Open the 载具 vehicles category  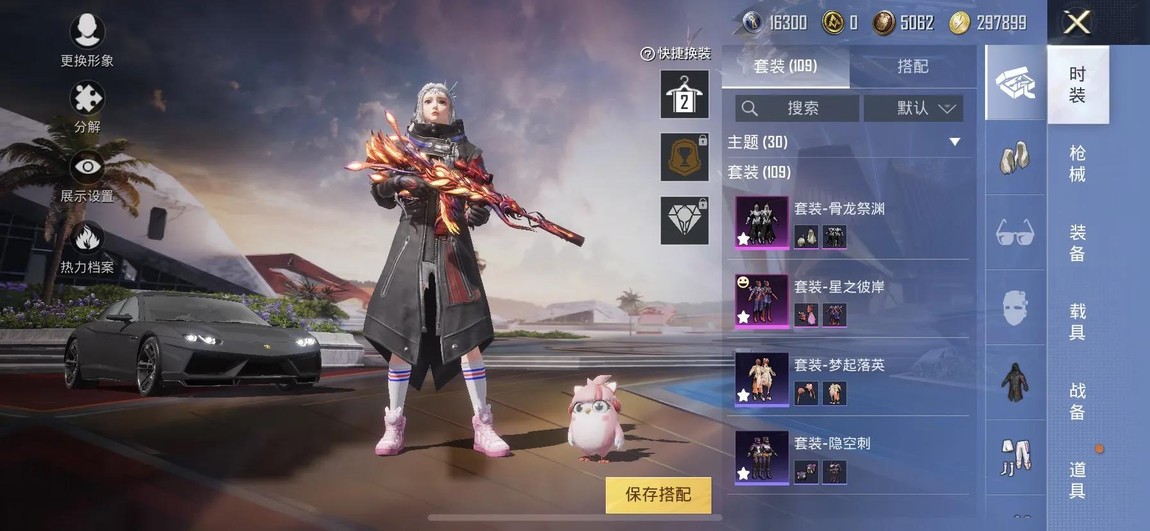pos(1077,322)
